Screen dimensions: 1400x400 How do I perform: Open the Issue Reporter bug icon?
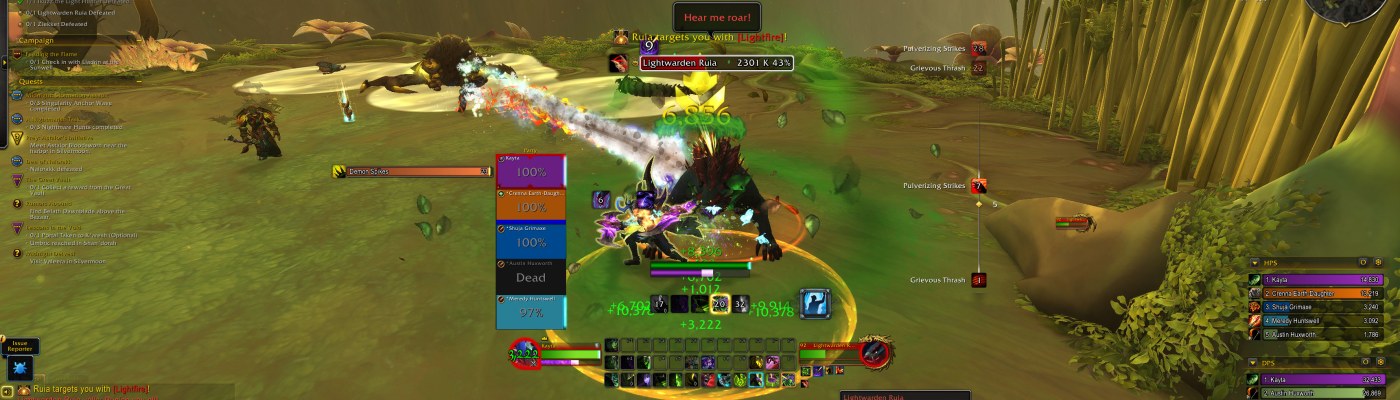pos(20,367)
